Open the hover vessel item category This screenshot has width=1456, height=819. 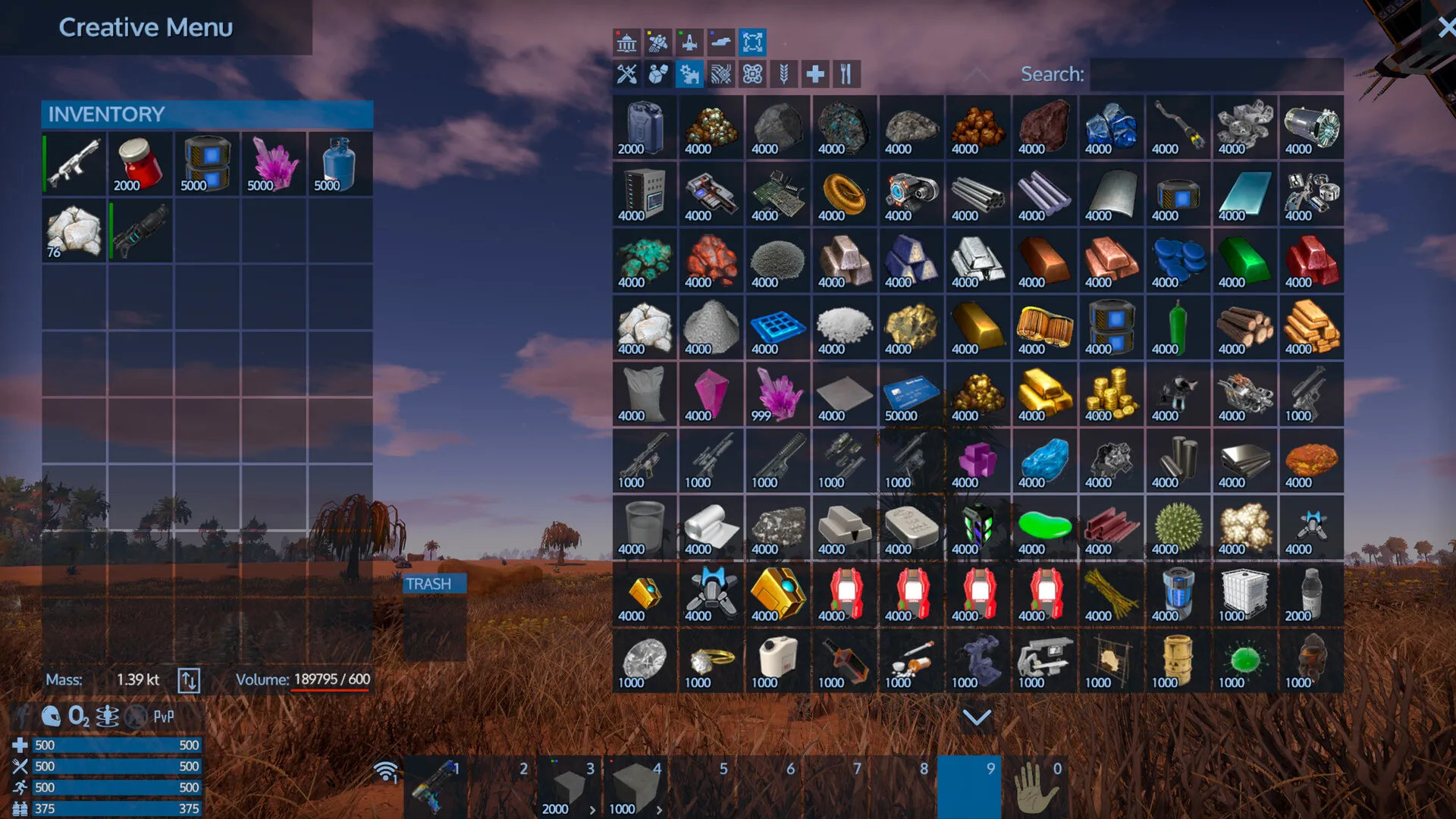tap(720, 42)
